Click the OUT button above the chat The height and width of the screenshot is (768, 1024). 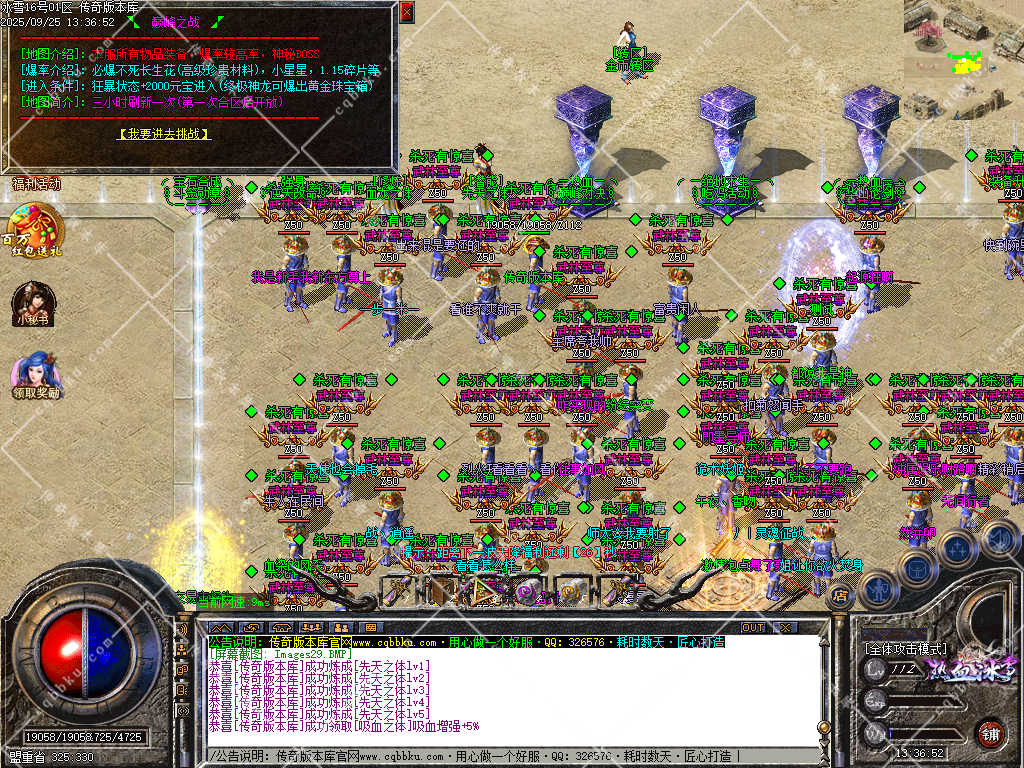pos(753,627)
